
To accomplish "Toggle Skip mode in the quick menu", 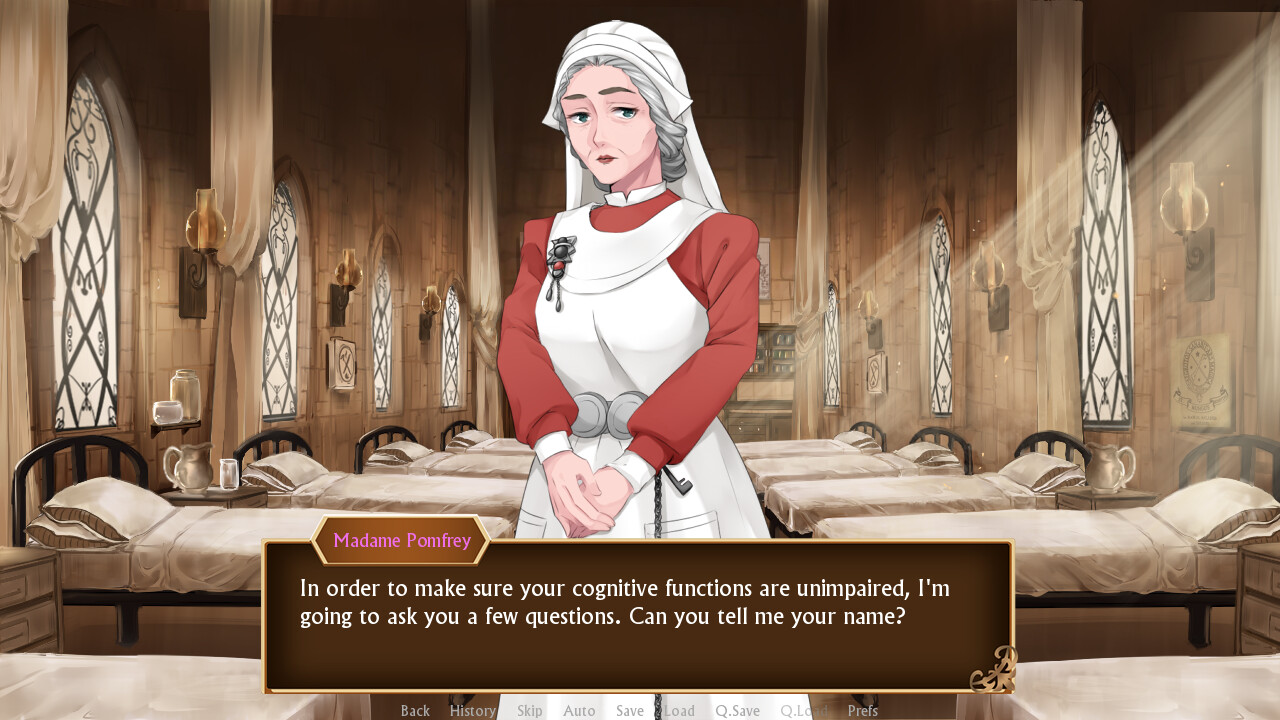I will tap(529, 710).
